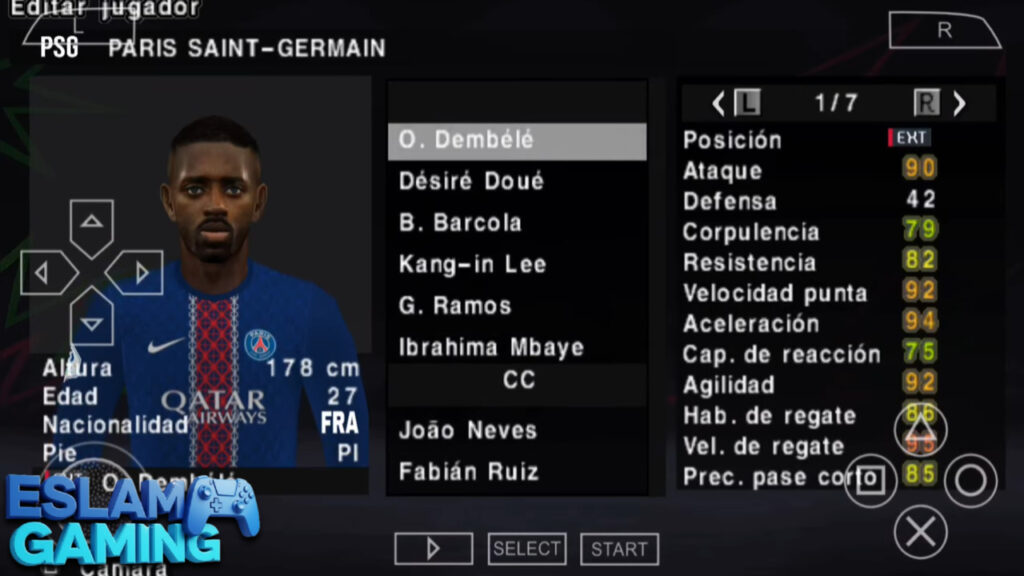
Task: Go to the previous stats page arrow
Action: pyautogui.click(x=719, y=103)
